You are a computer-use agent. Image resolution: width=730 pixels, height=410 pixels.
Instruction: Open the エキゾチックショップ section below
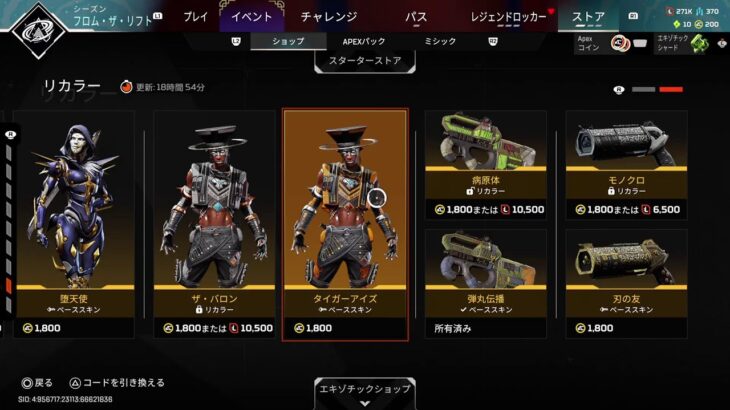pyautogui.click(x=365, y=389)
